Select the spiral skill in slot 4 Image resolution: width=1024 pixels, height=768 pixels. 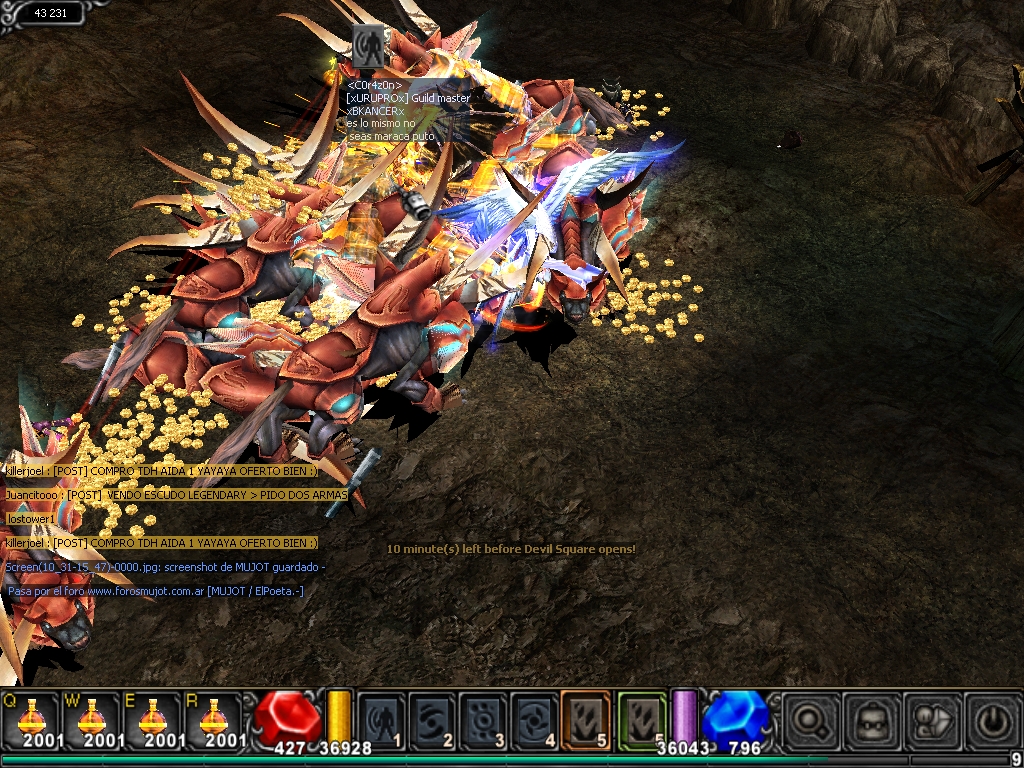point(535,718)
